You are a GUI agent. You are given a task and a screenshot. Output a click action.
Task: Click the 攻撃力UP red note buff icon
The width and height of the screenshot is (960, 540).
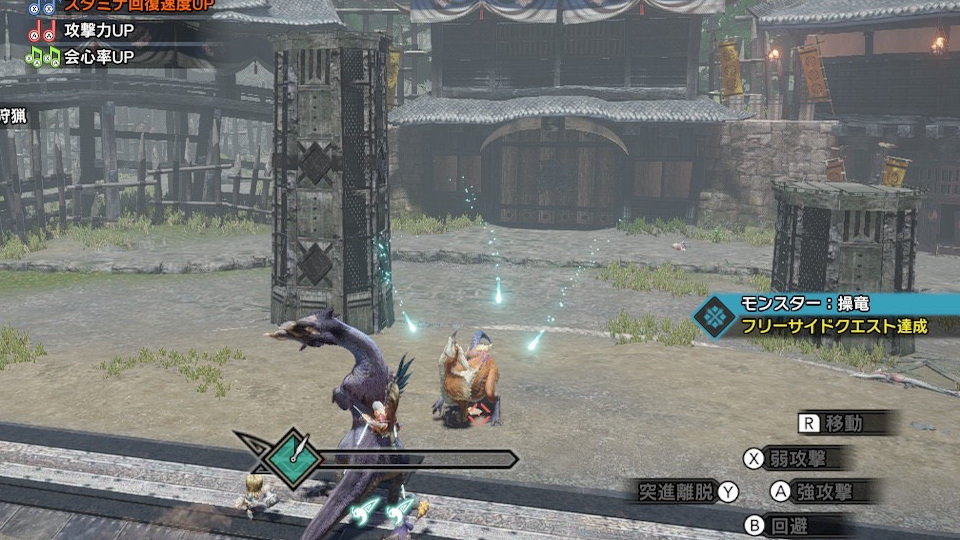[42, 33]
